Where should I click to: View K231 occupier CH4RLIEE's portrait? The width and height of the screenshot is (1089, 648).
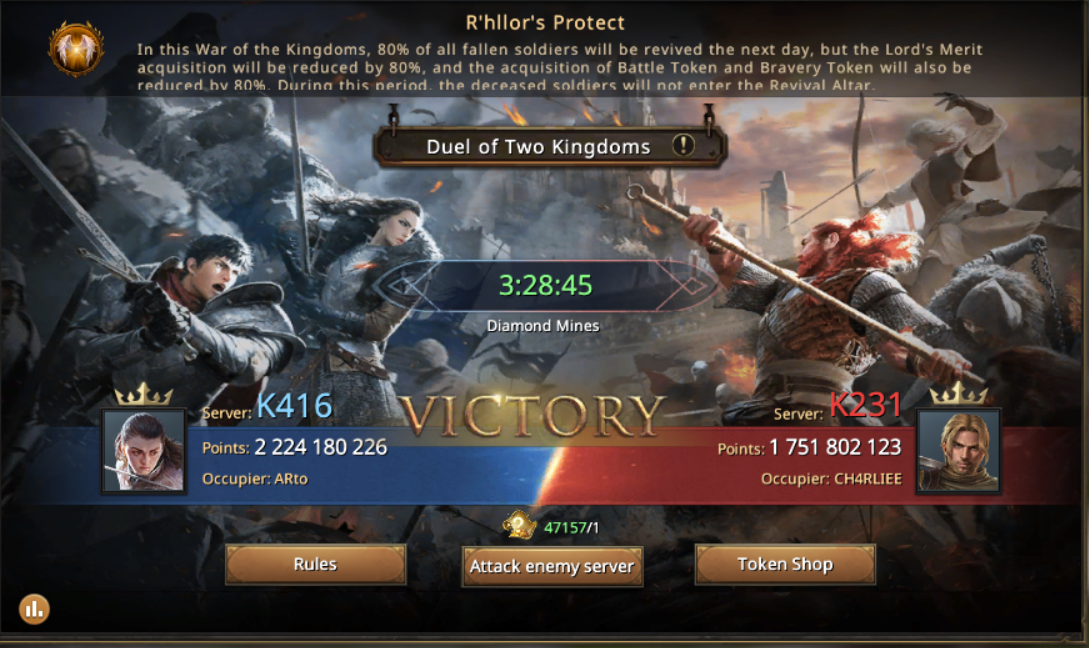[958, 450]
